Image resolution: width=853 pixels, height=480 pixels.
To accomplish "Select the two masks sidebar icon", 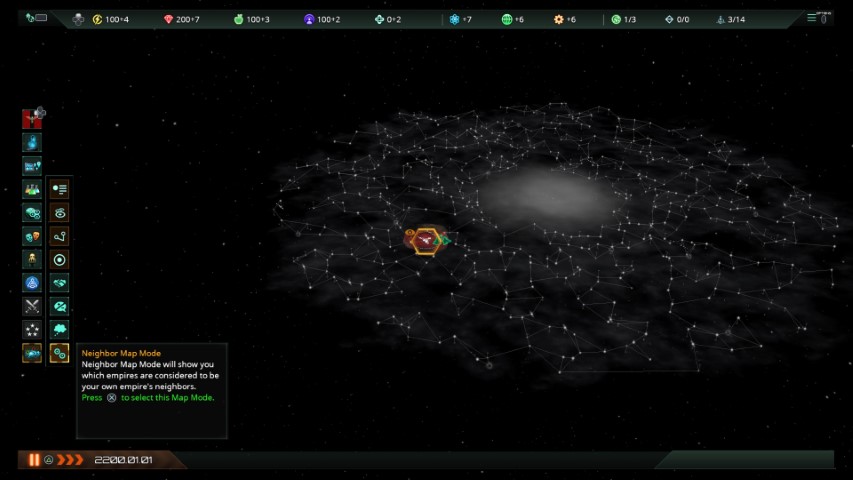I will point(32,236).
